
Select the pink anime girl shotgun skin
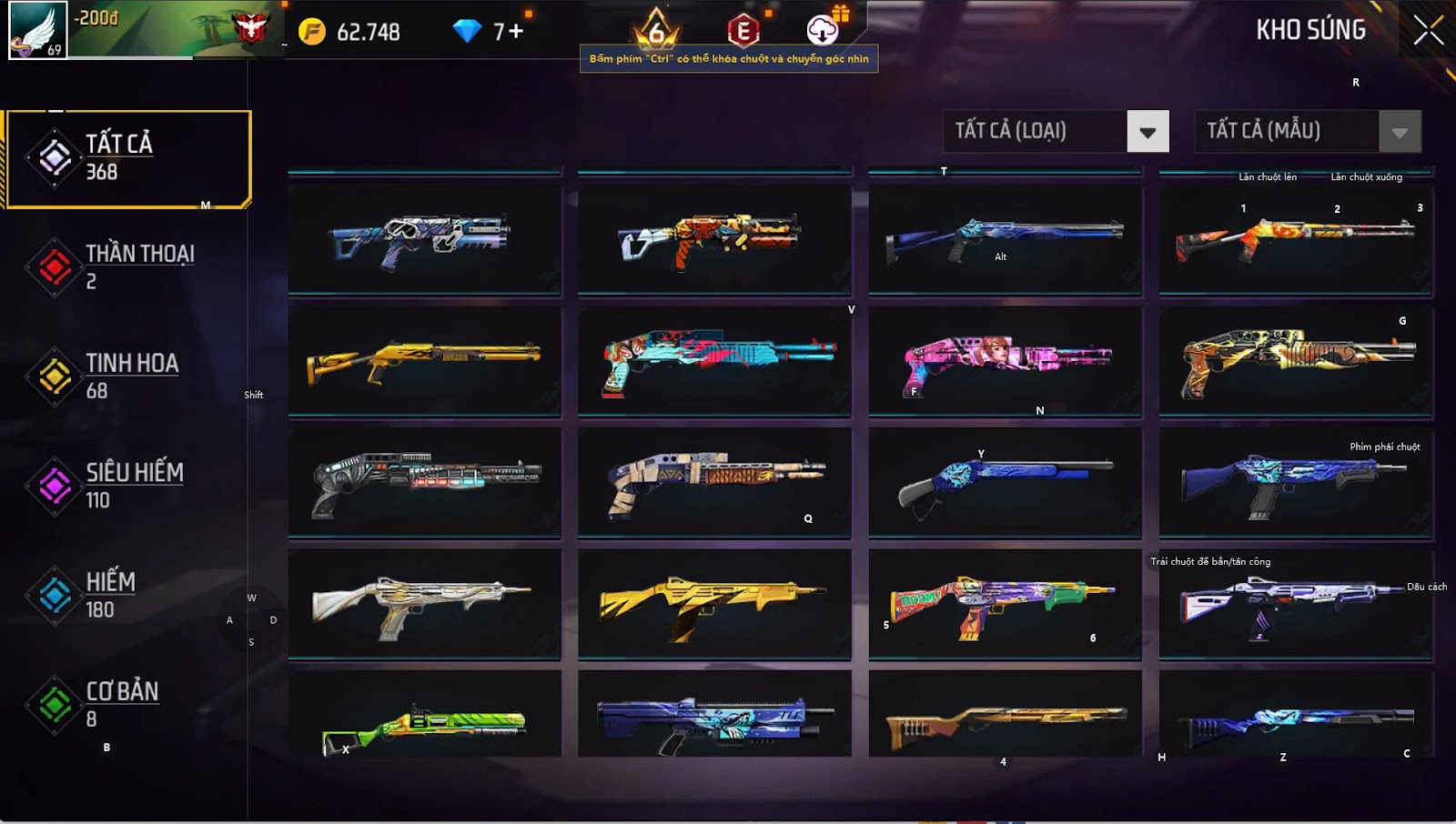[1005, 361]
